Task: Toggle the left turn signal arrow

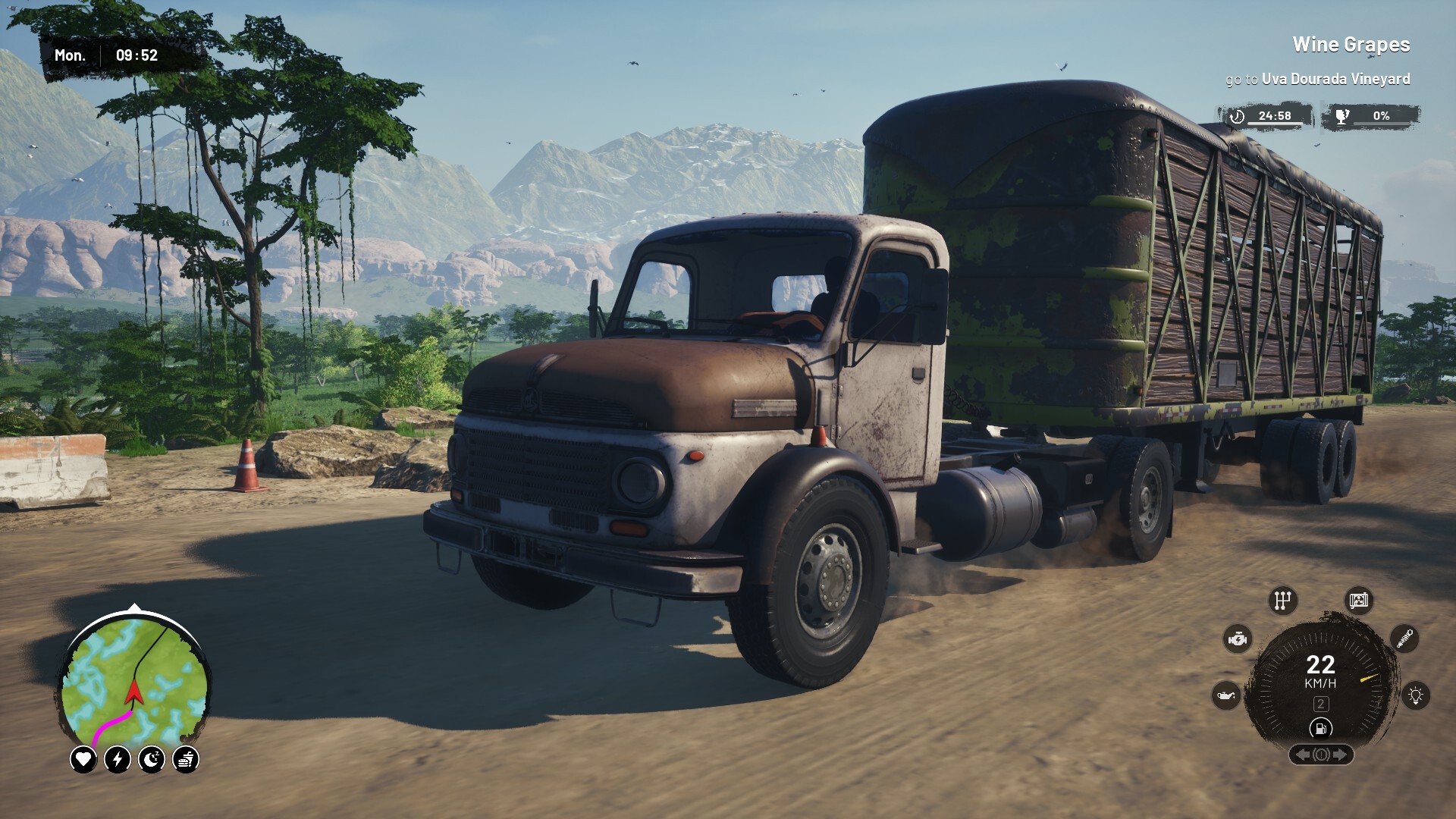Action: (1302, 755)
